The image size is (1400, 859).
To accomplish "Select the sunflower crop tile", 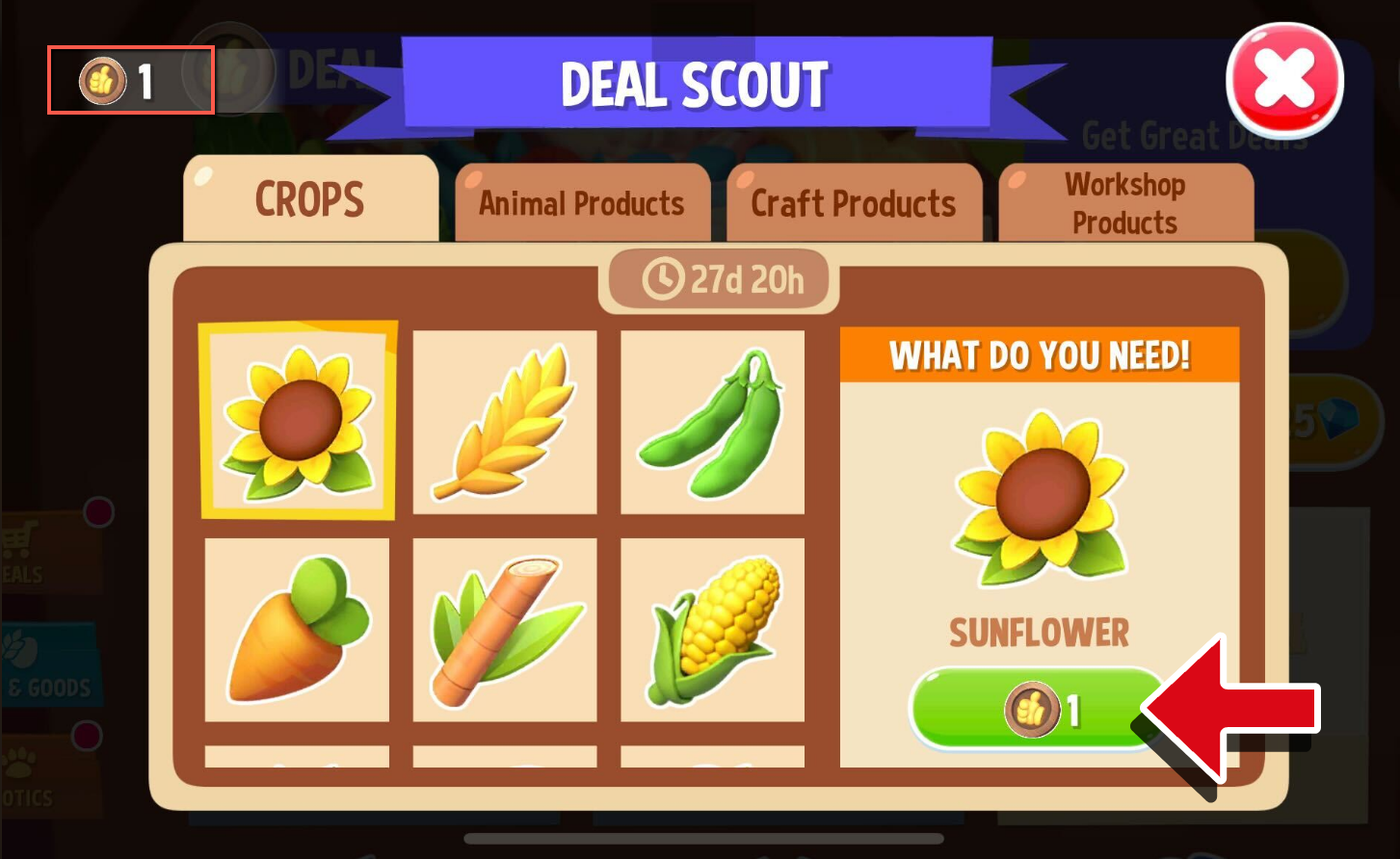I will (298, 421).
